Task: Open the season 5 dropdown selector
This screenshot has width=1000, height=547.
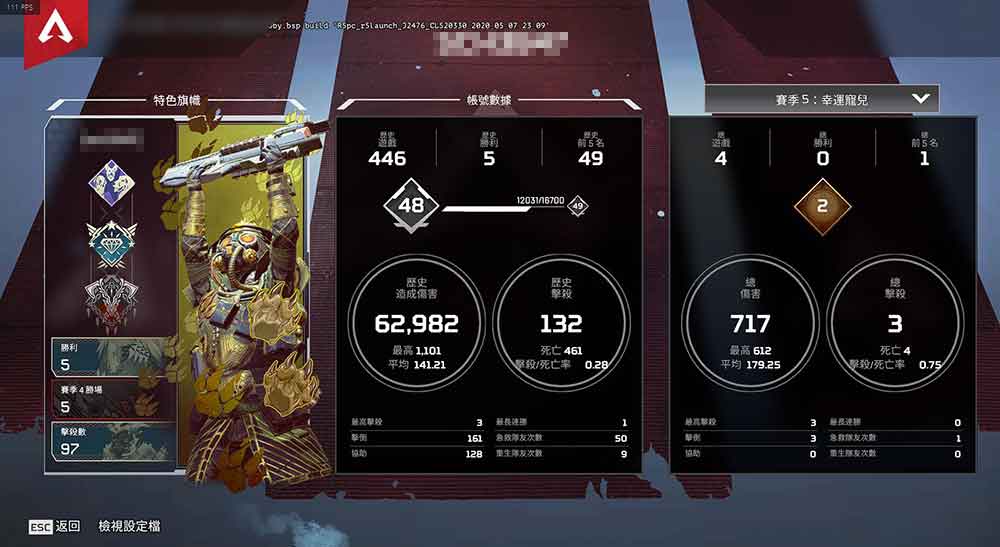Action: 822,99
